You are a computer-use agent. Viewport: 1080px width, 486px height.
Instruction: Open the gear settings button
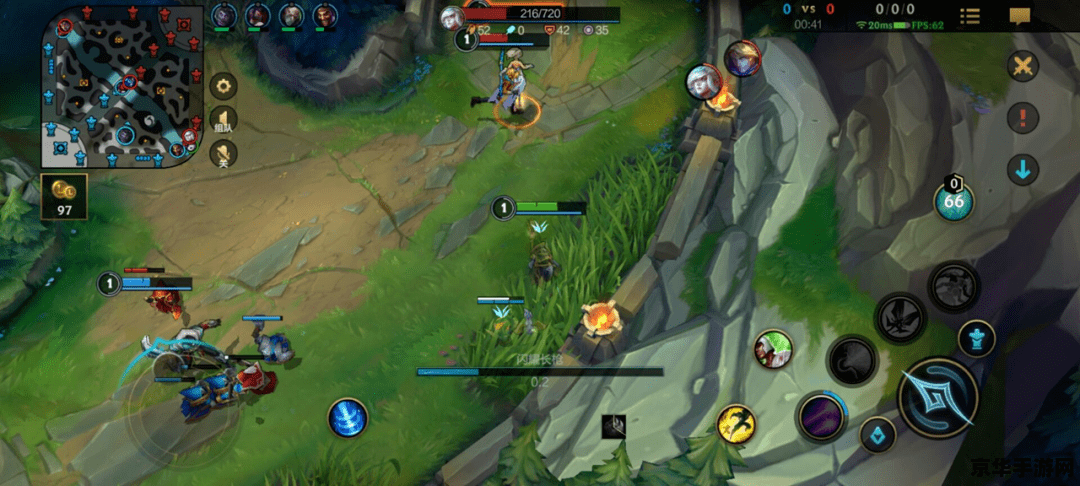tap(224, 87)
